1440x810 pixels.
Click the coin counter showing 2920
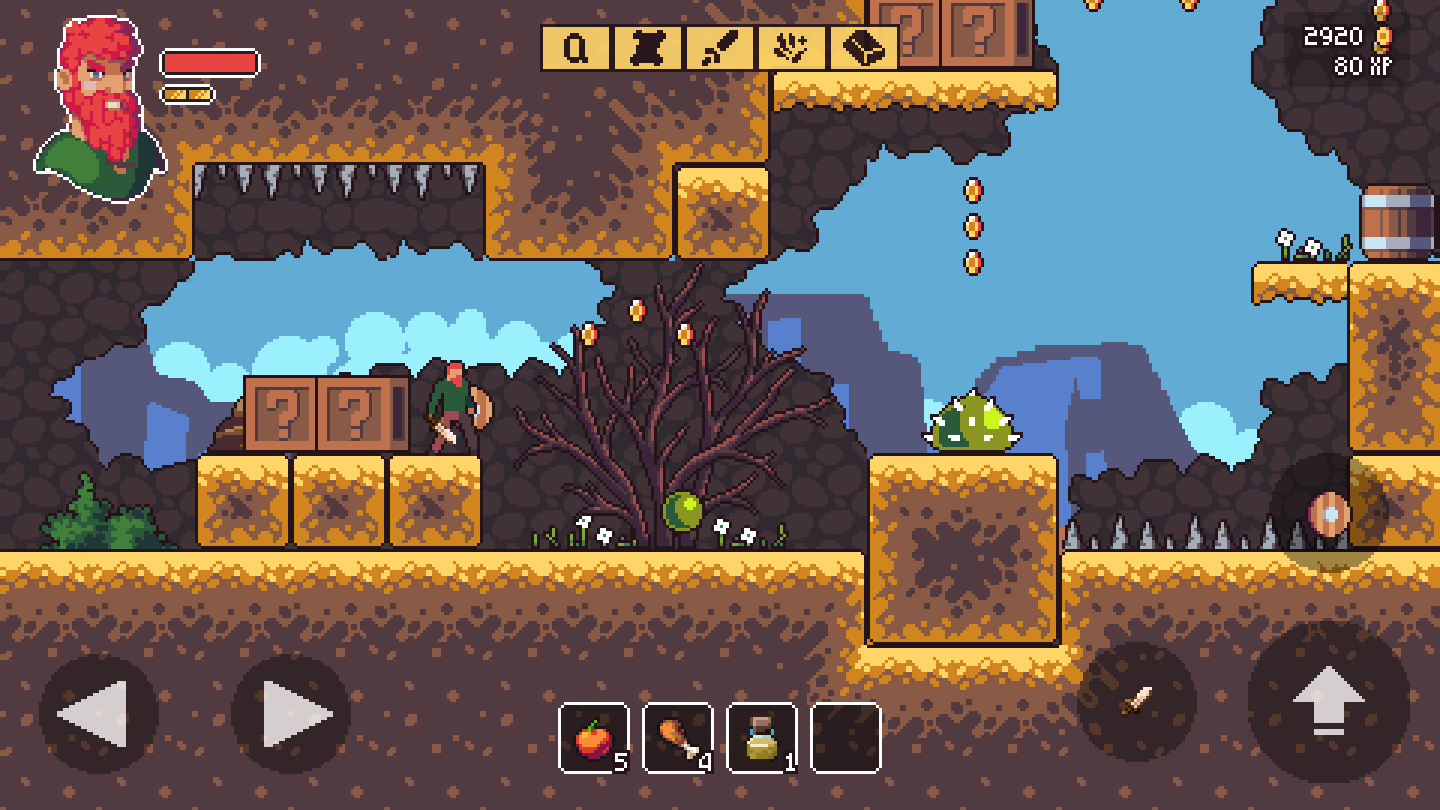1330,36
